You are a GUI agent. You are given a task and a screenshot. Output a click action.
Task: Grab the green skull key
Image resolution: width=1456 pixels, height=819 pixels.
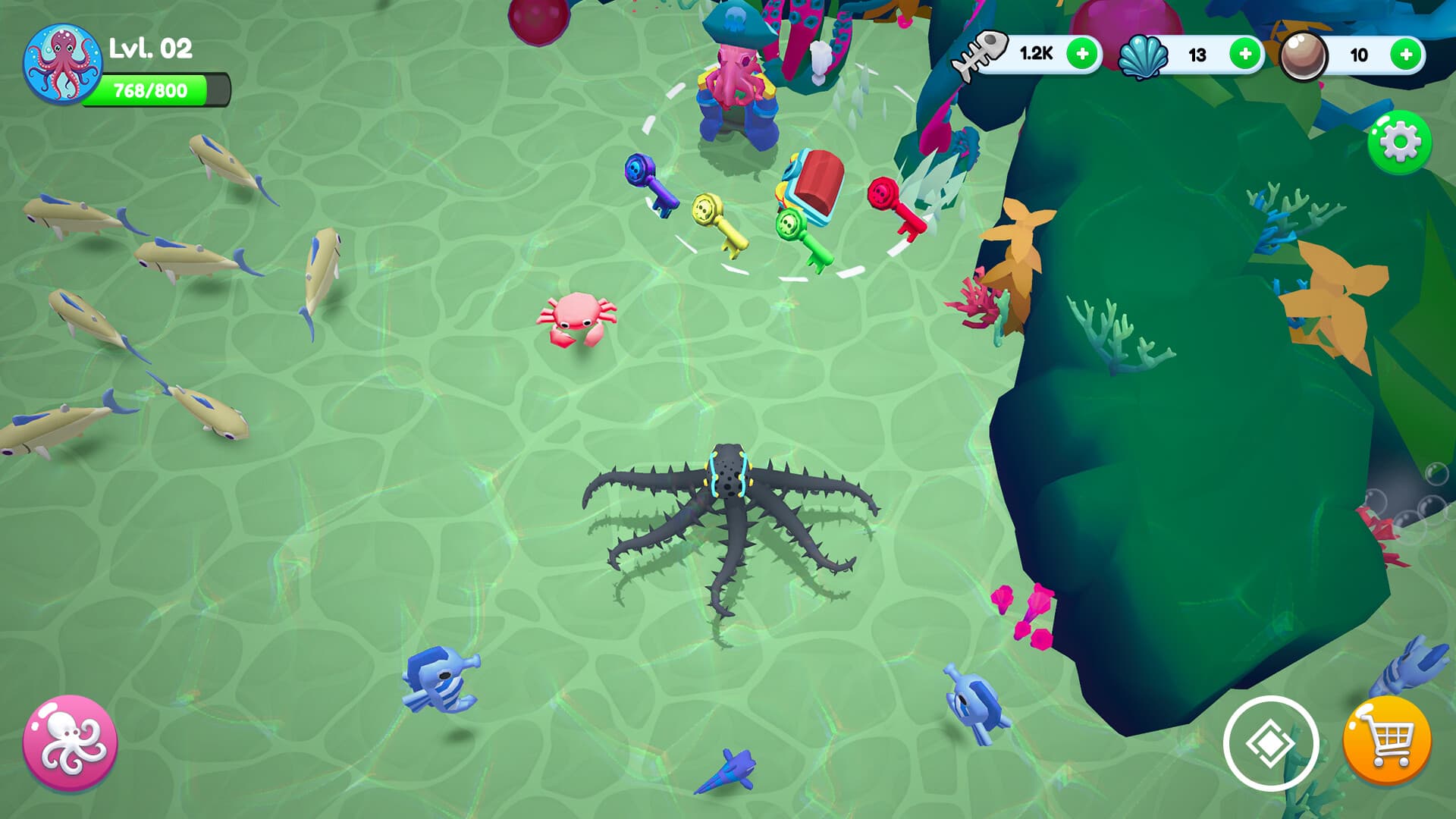coord(798,235)
